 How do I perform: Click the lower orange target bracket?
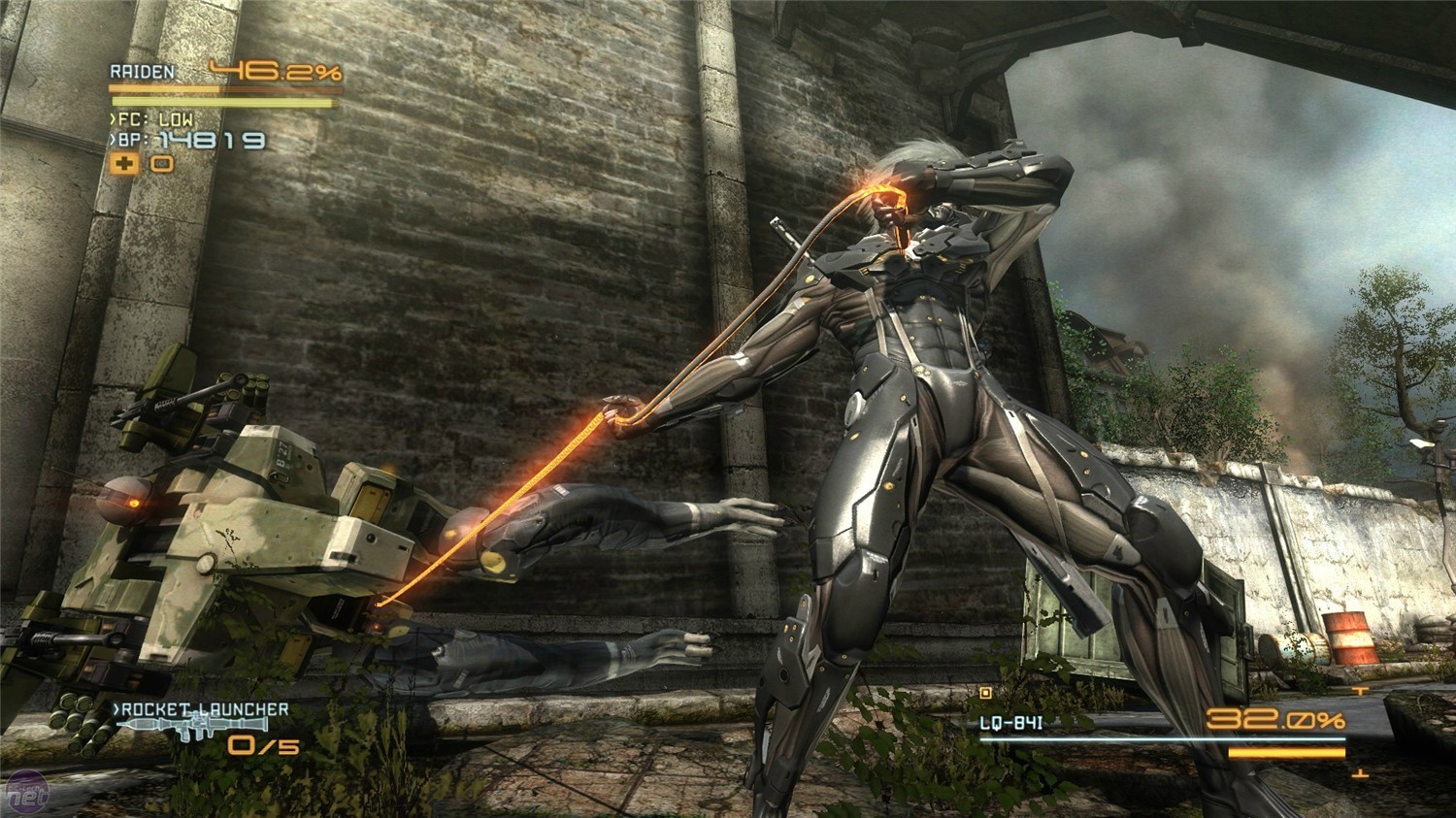pos(1359,772)
